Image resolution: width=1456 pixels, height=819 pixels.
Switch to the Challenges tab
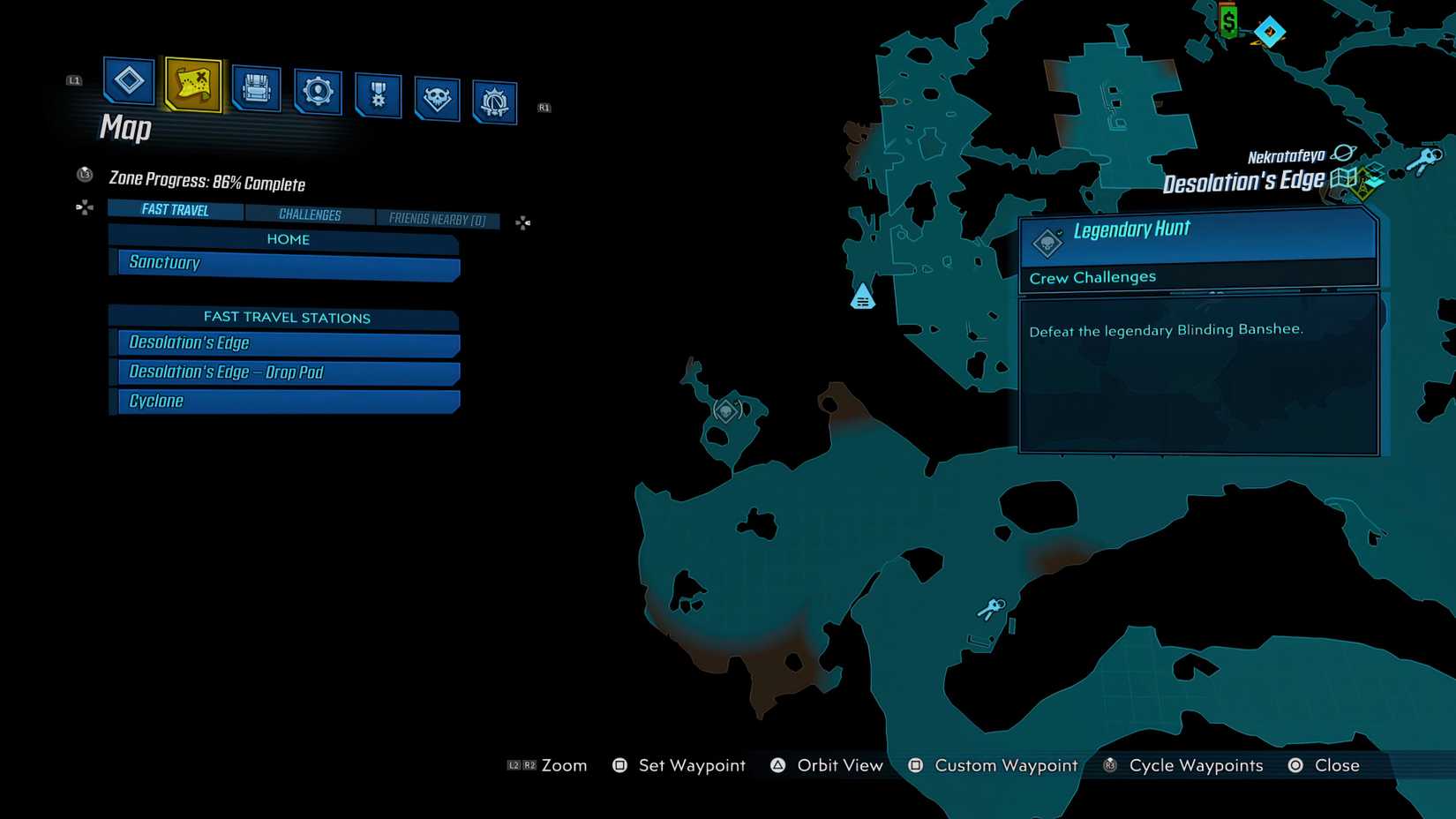click(x=311, y=214)
